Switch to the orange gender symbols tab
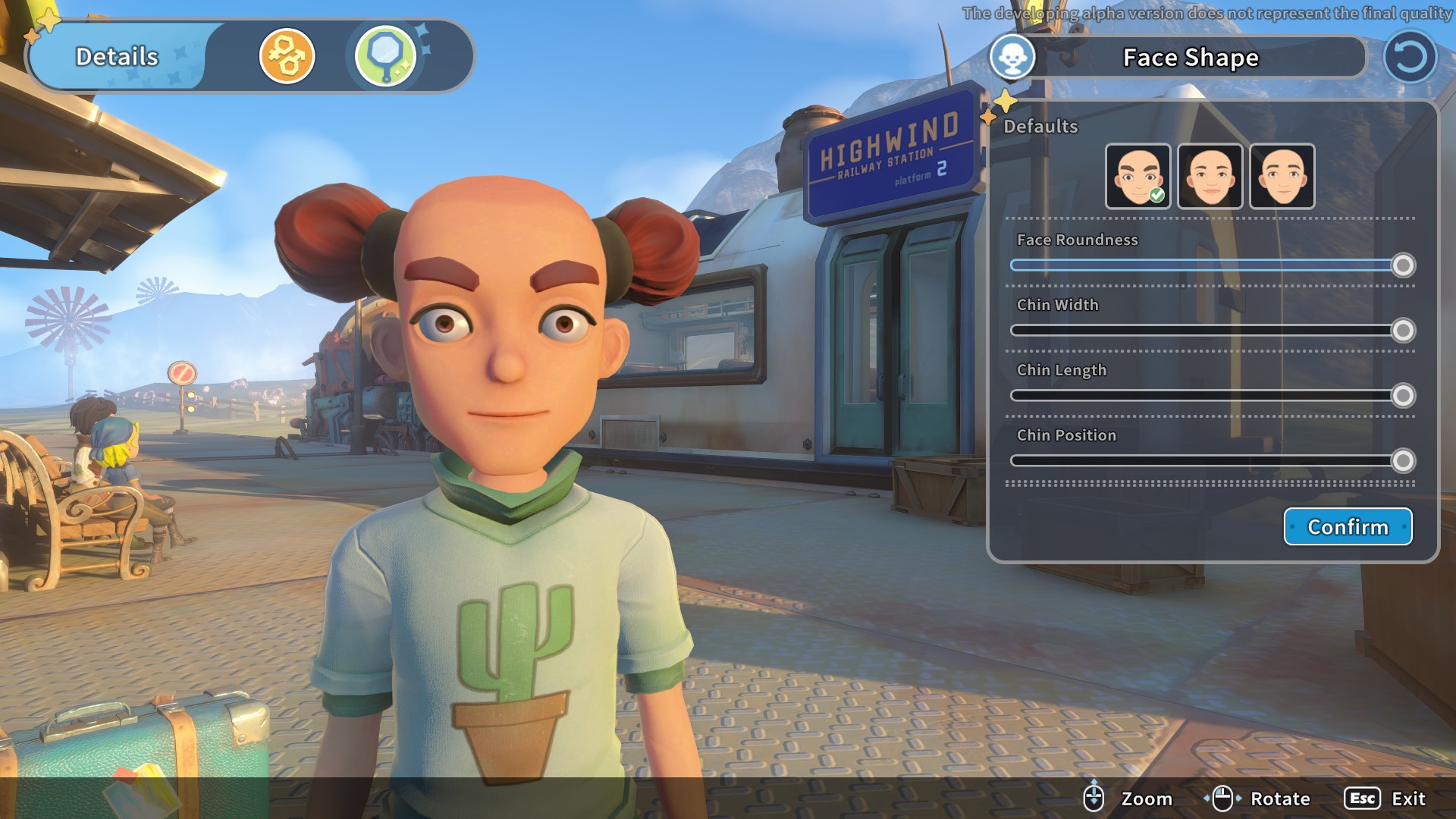 (x=287, y=56)
